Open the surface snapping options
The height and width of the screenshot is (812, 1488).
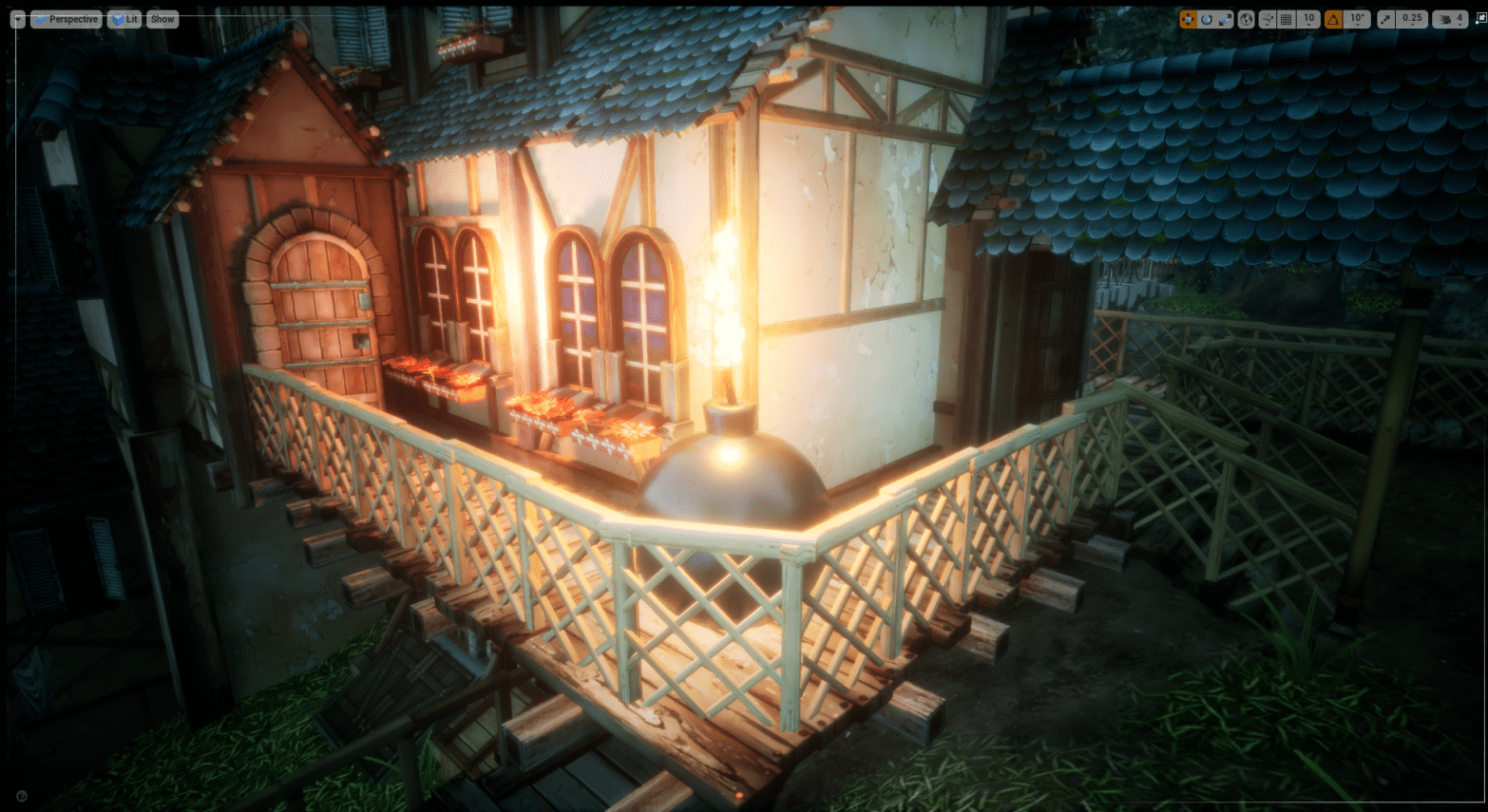[x=1268, y=19]
